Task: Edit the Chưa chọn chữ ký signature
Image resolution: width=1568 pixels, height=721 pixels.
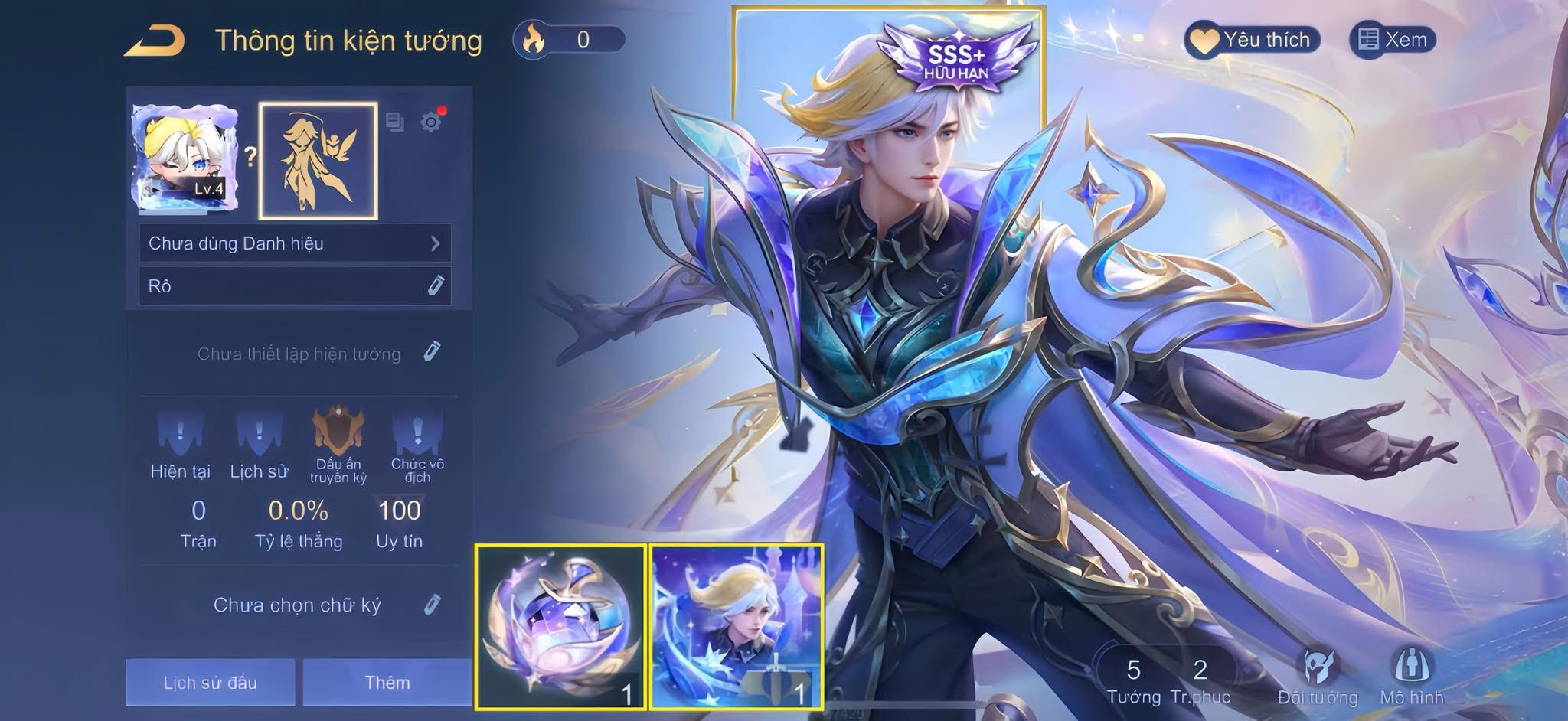Action: click(x=432, y=605)
